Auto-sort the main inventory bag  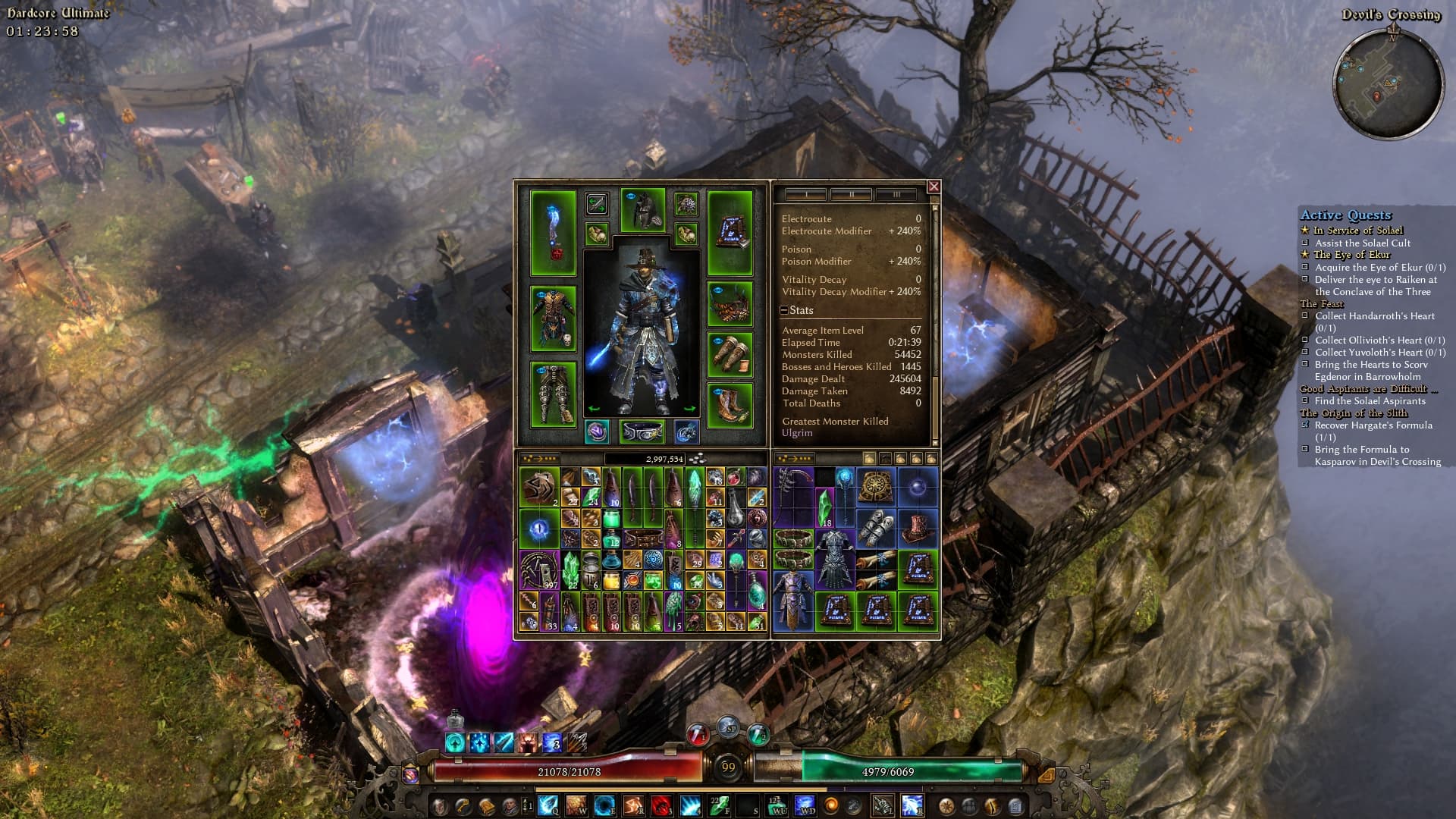click(539, 459)
